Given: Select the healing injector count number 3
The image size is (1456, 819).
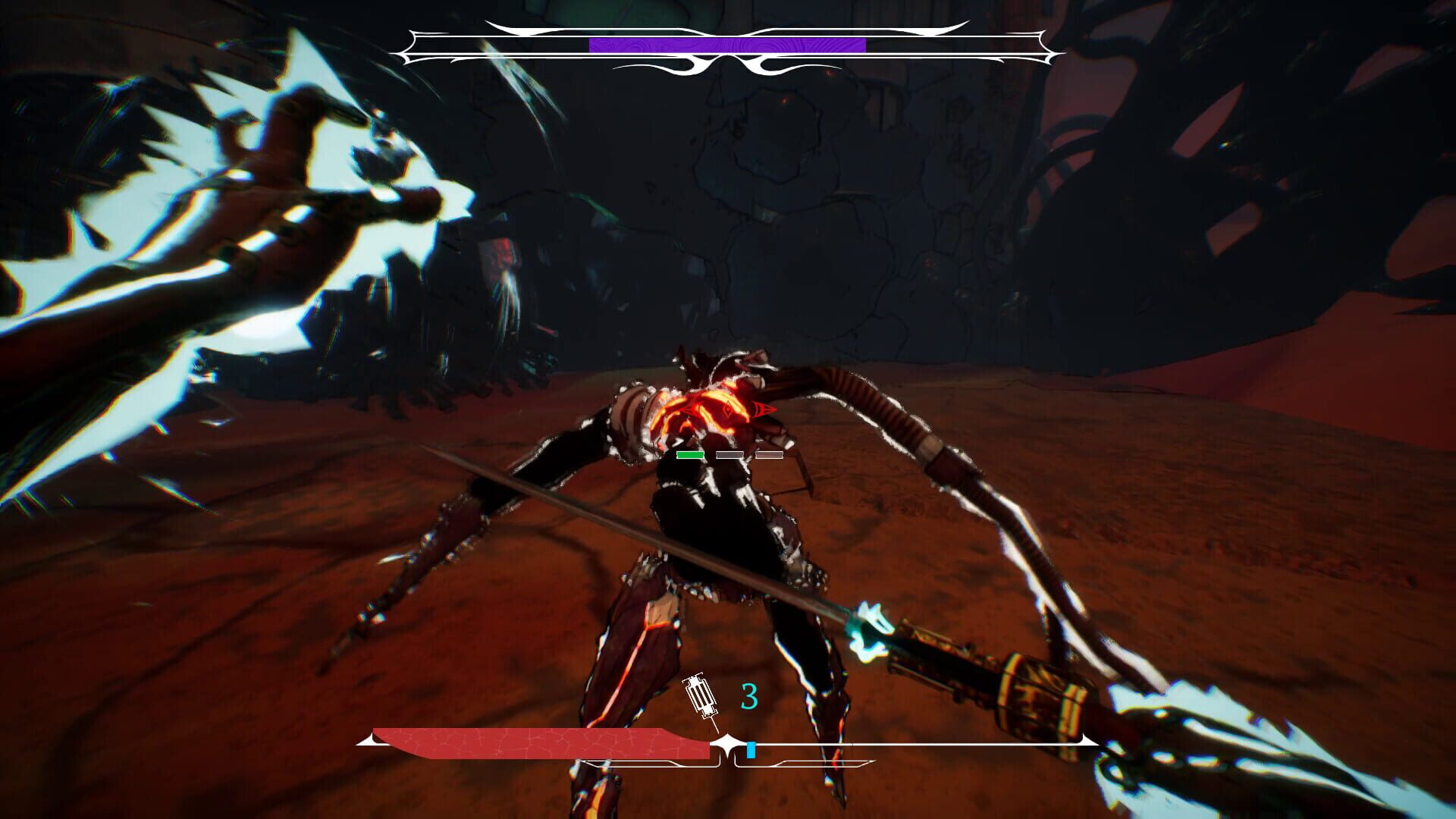Looking at the screenshot, I should click(x=749, y=695).
